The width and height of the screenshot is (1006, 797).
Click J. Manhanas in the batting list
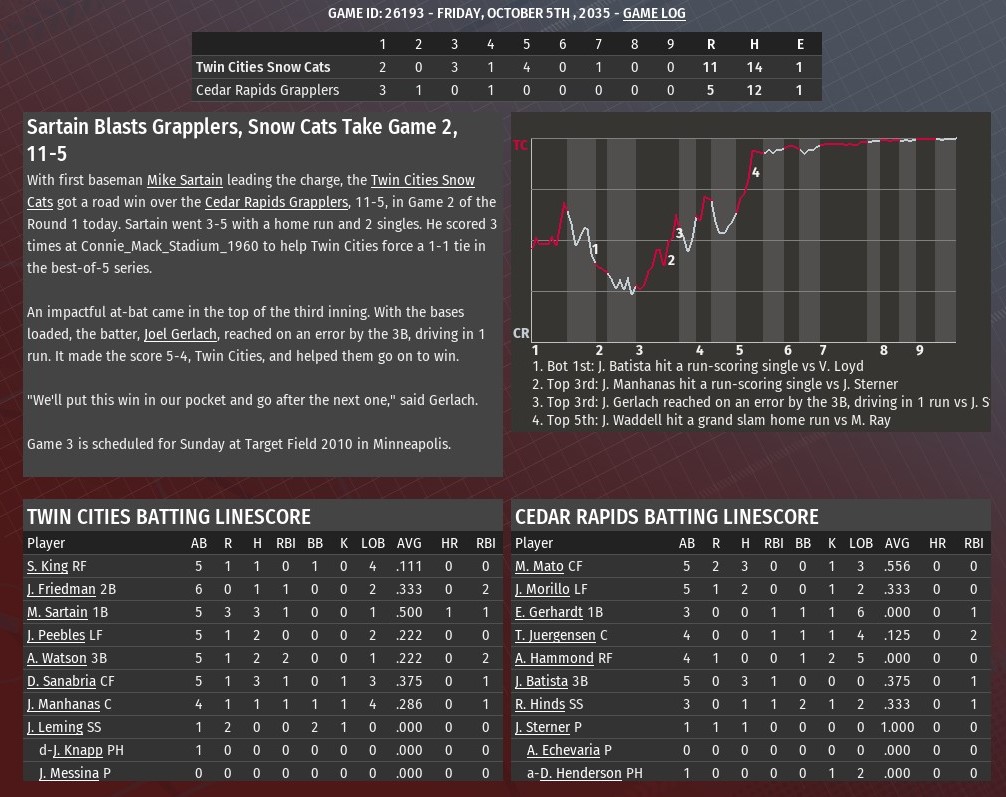[x=64, y=704]
